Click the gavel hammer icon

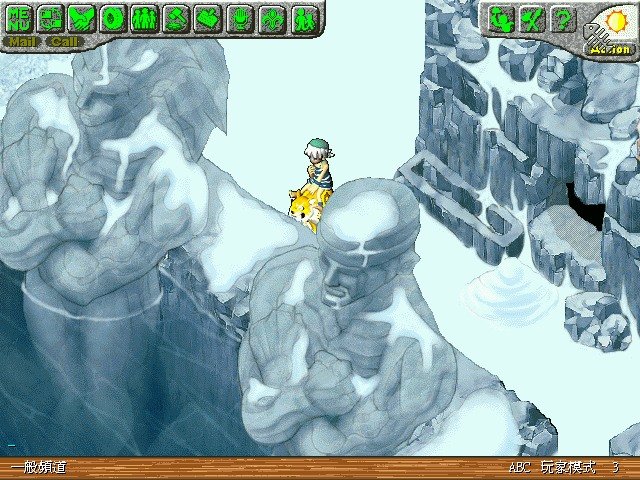click(x=176, y=18)
